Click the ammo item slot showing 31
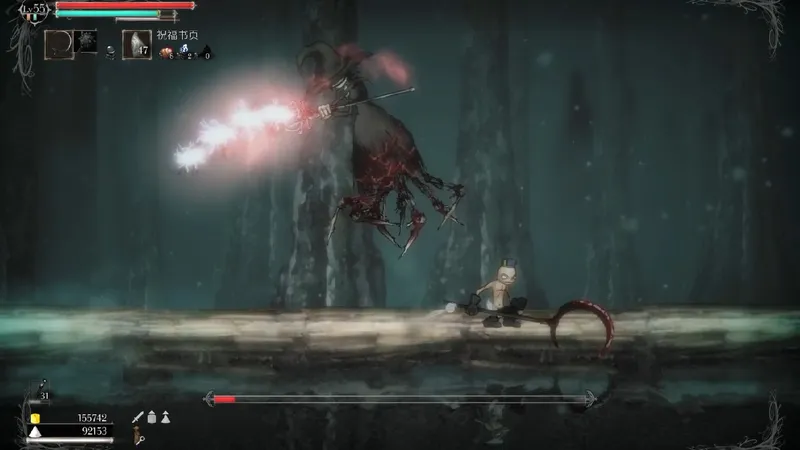The image size is (800, 450). point(42,391)
